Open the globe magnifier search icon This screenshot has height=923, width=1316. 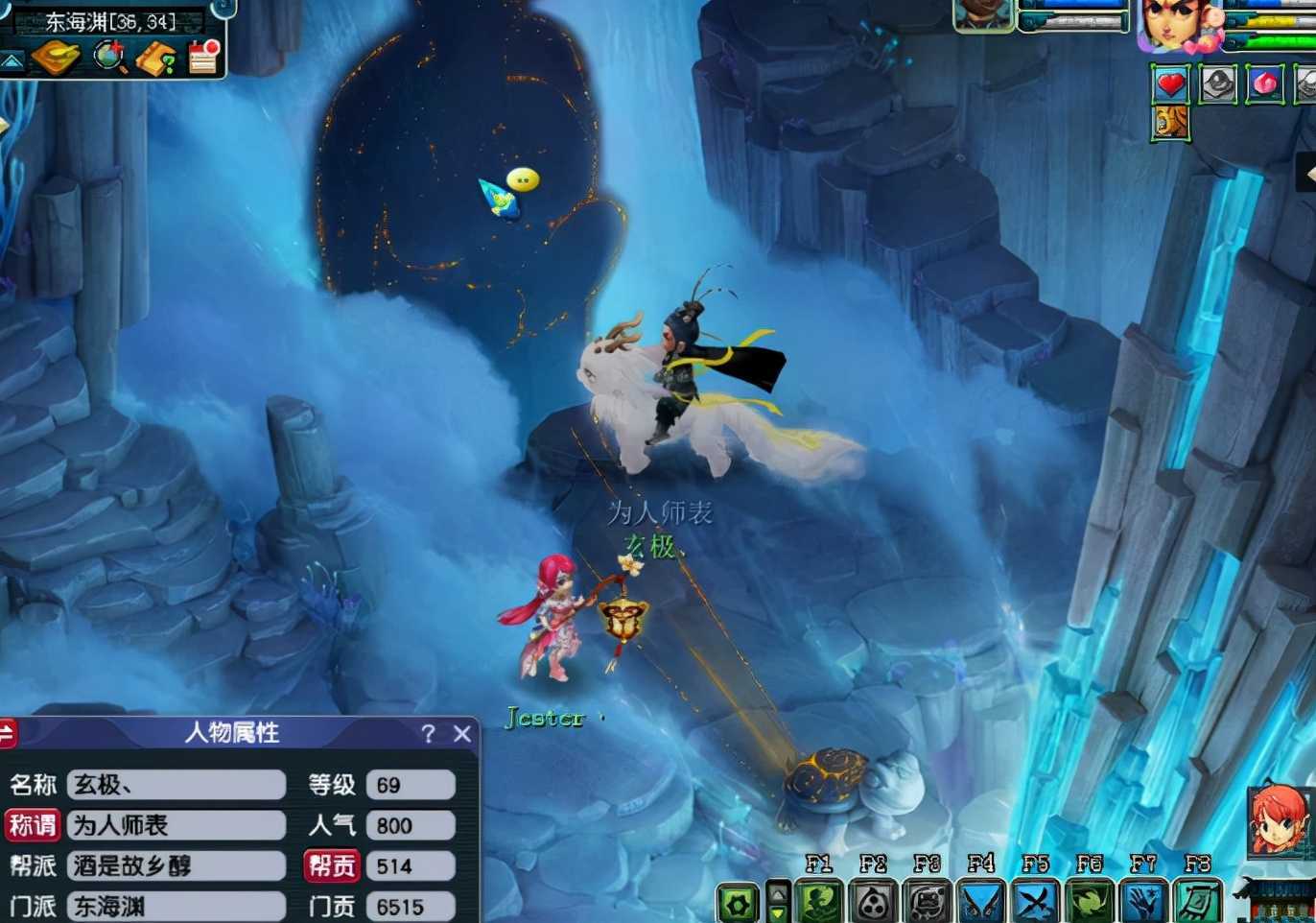pos(109,58)
